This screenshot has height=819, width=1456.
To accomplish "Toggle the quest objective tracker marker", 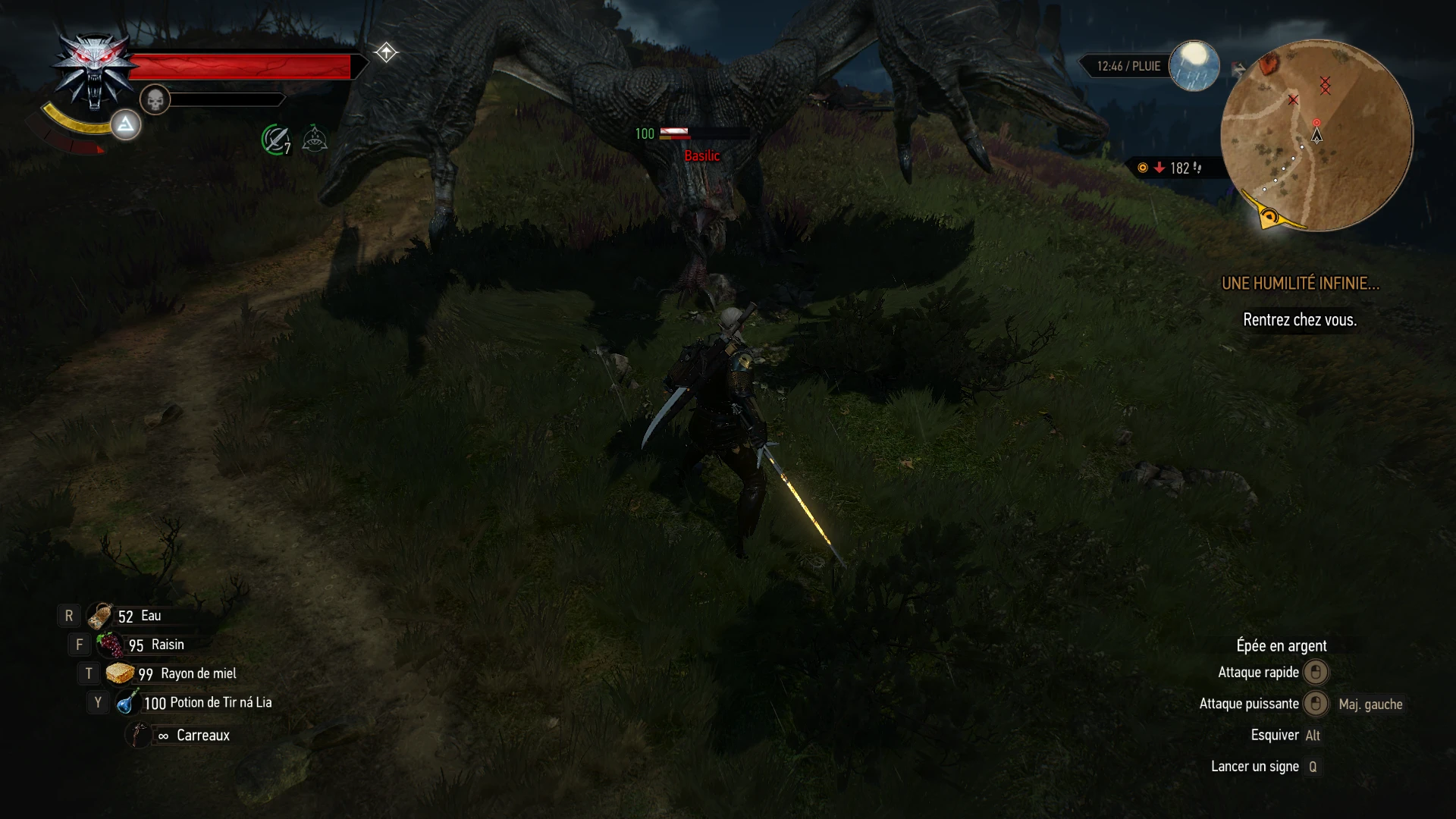I will (387, 52).
